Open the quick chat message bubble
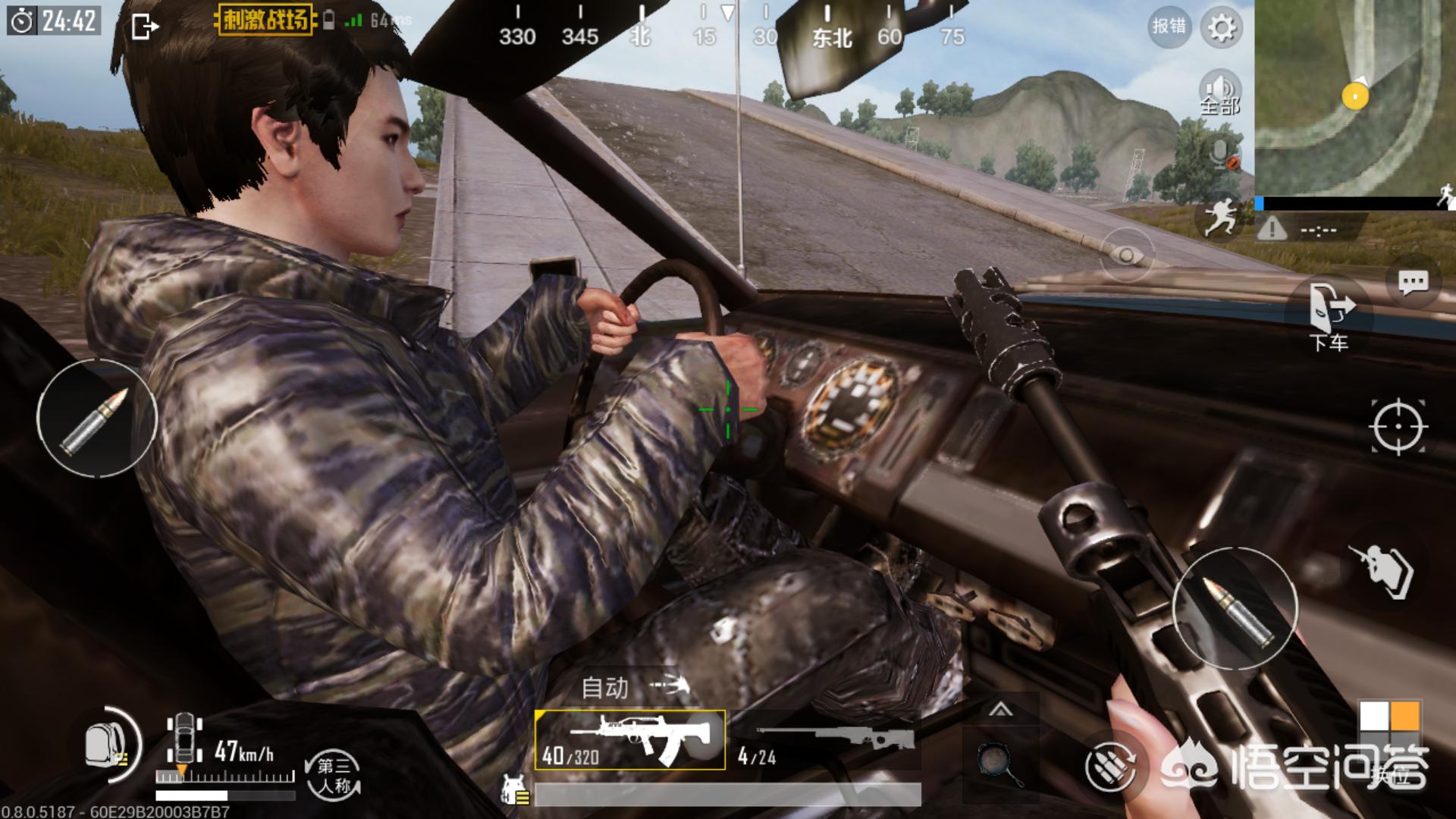Screen dimensions: 1456x819 [1413, 283]
